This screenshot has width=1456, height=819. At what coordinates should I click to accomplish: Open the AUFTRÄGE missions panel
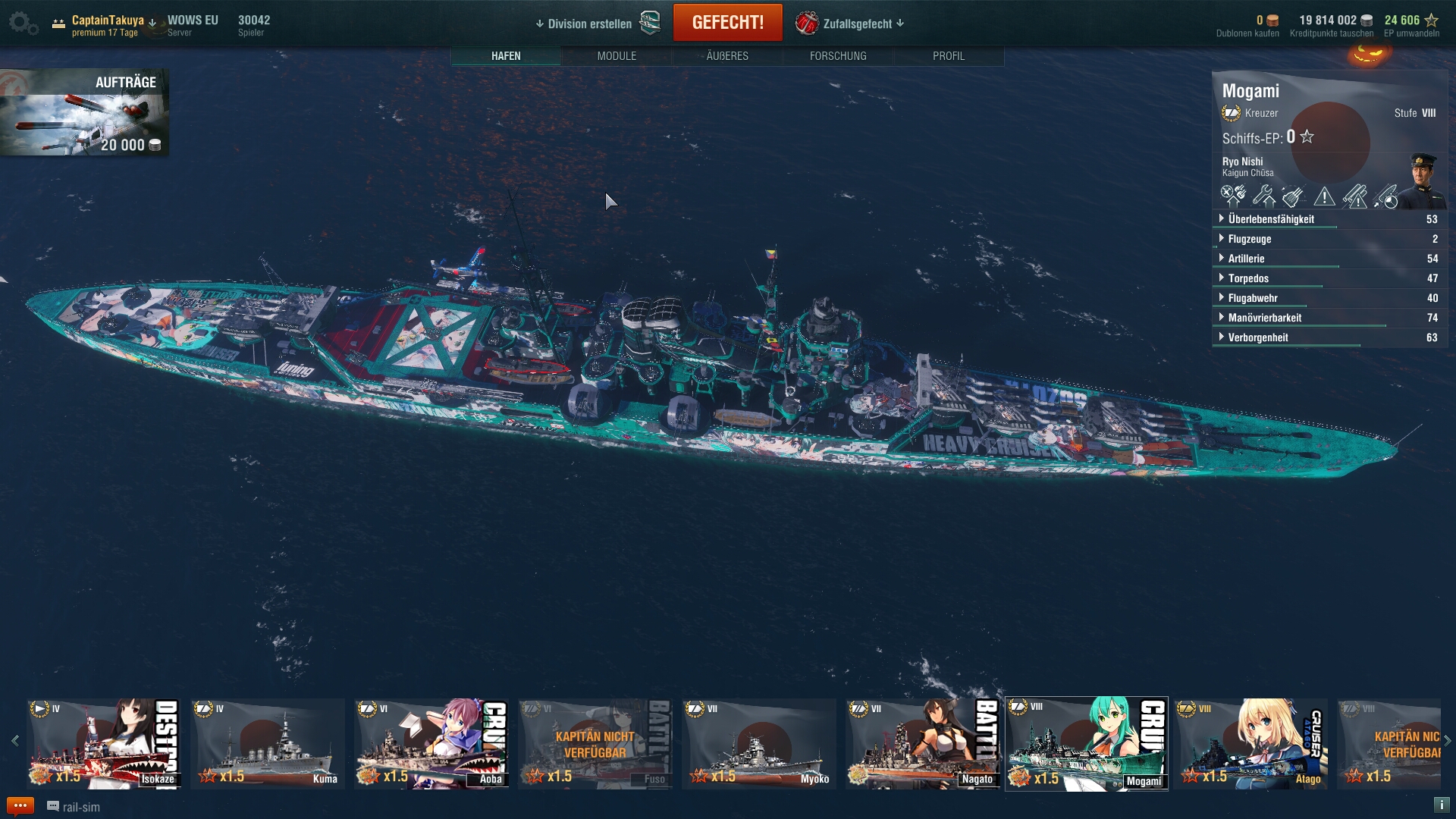point(84,112)
